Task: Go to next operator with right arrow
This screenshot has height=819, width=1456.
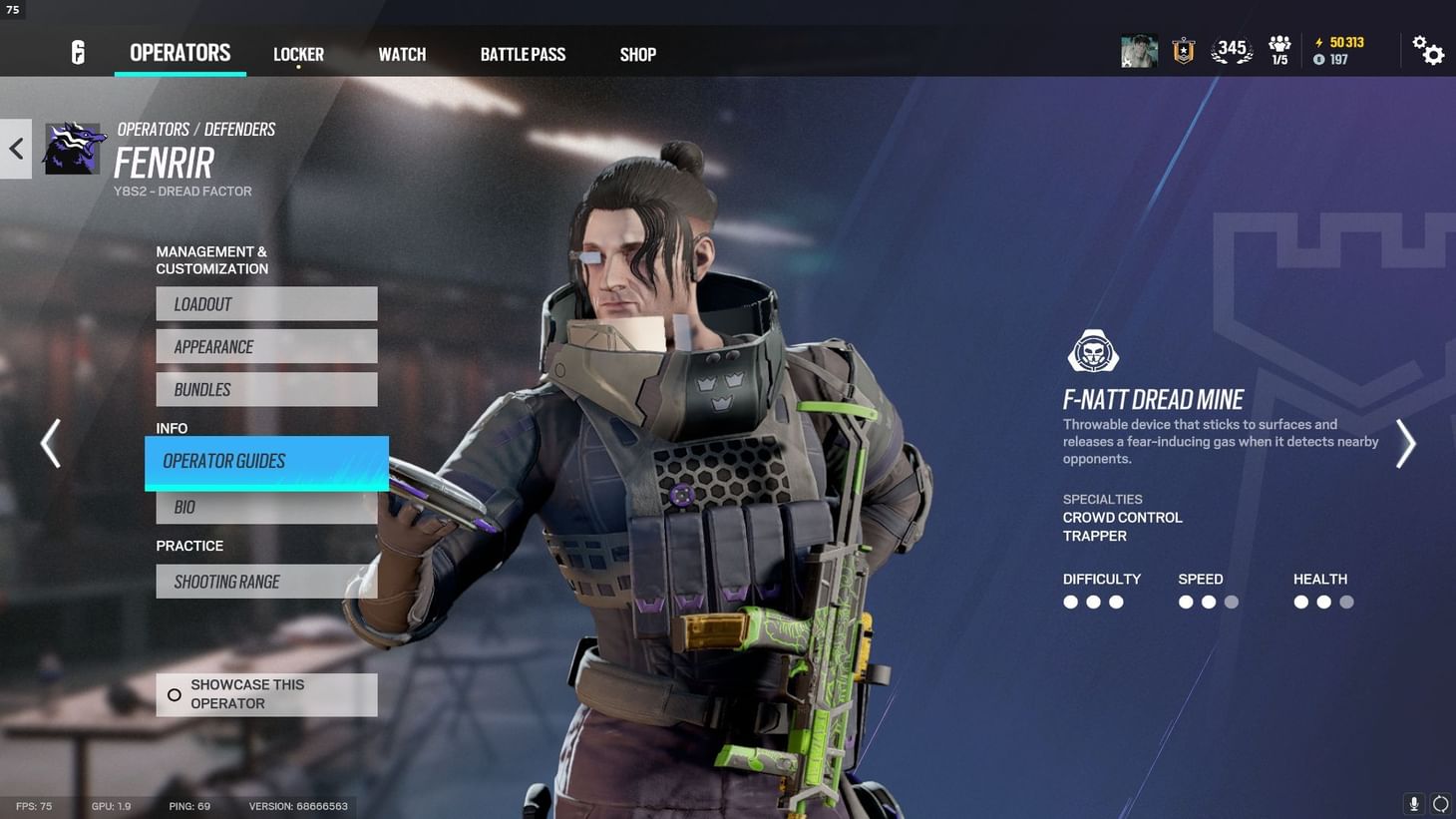Action: tap(1405, 442)
